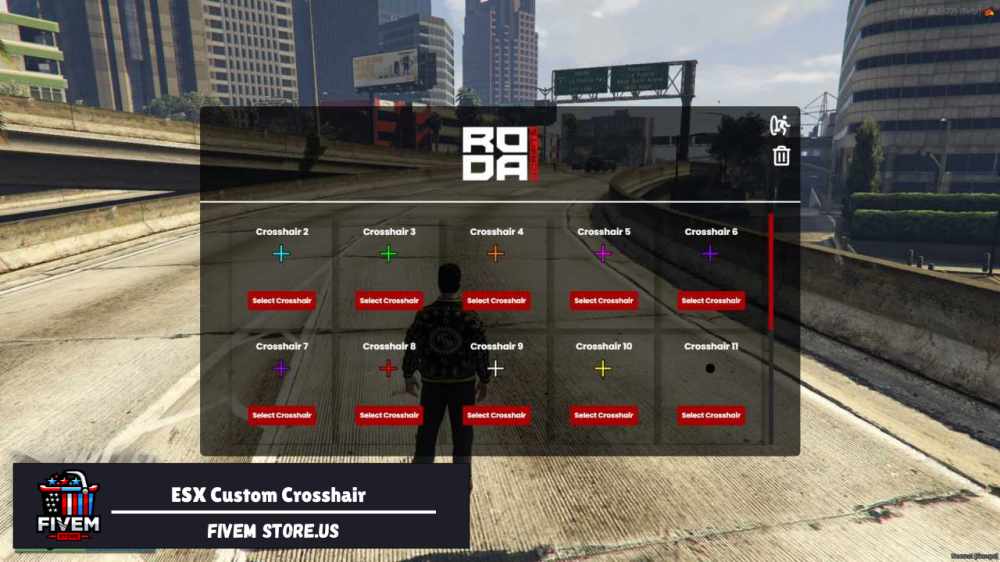Click the cyan Crosshair 2 preview
1000x562 pixels.
[281, 254]
